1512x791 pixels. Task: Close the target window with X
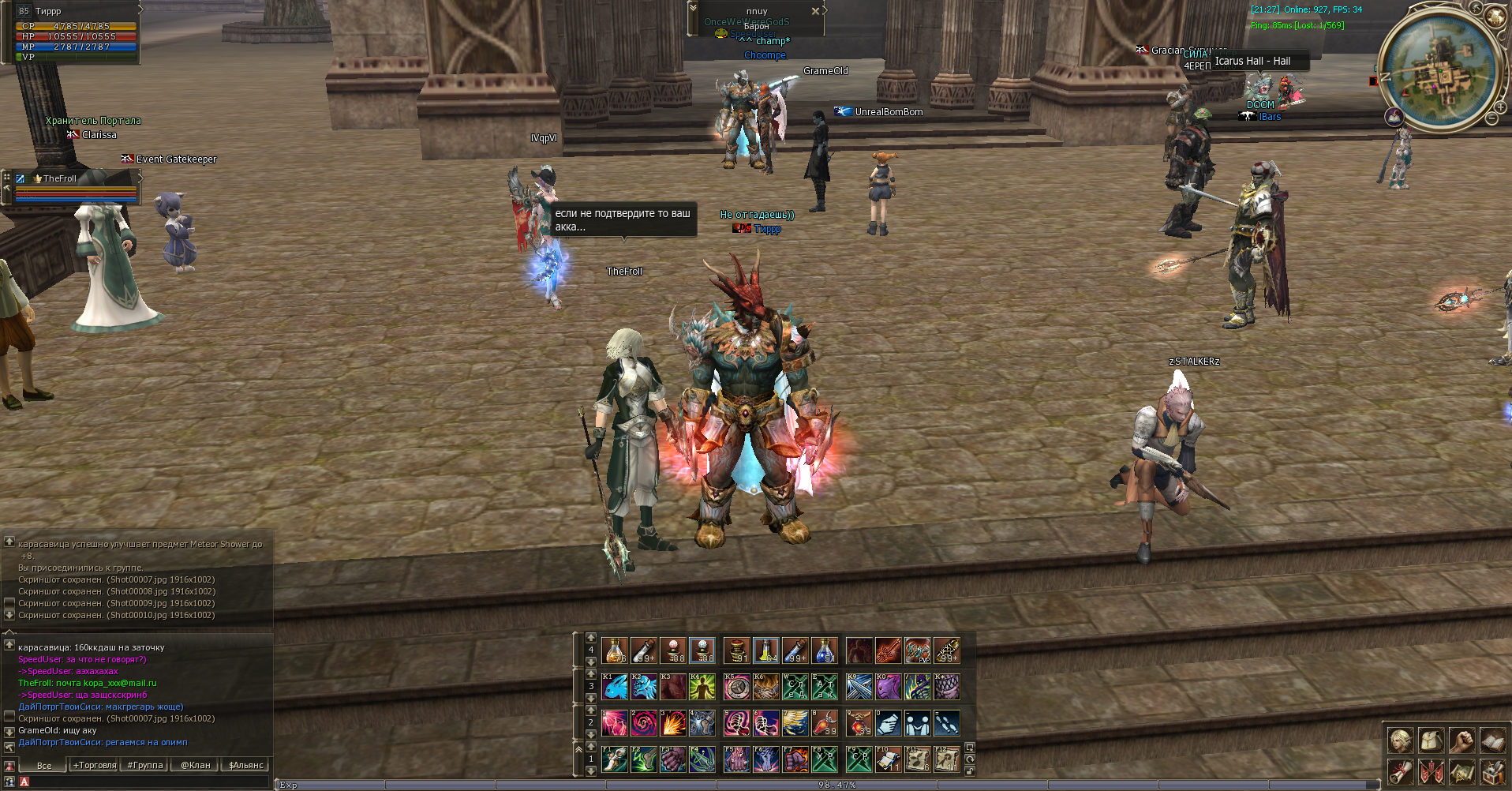click(815, 11)
